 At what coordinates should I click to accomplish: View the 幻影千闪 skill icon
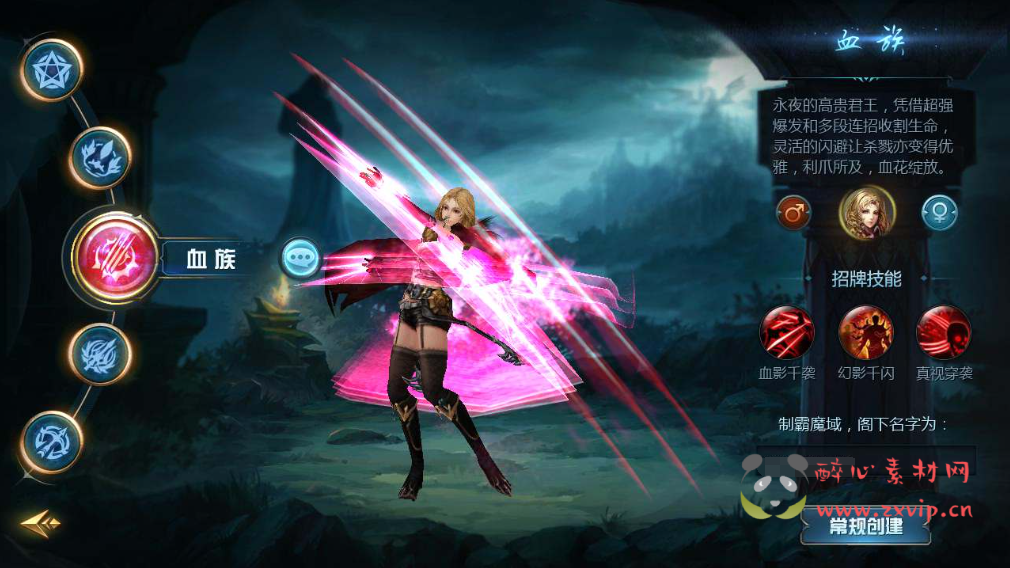coord(866,333)
